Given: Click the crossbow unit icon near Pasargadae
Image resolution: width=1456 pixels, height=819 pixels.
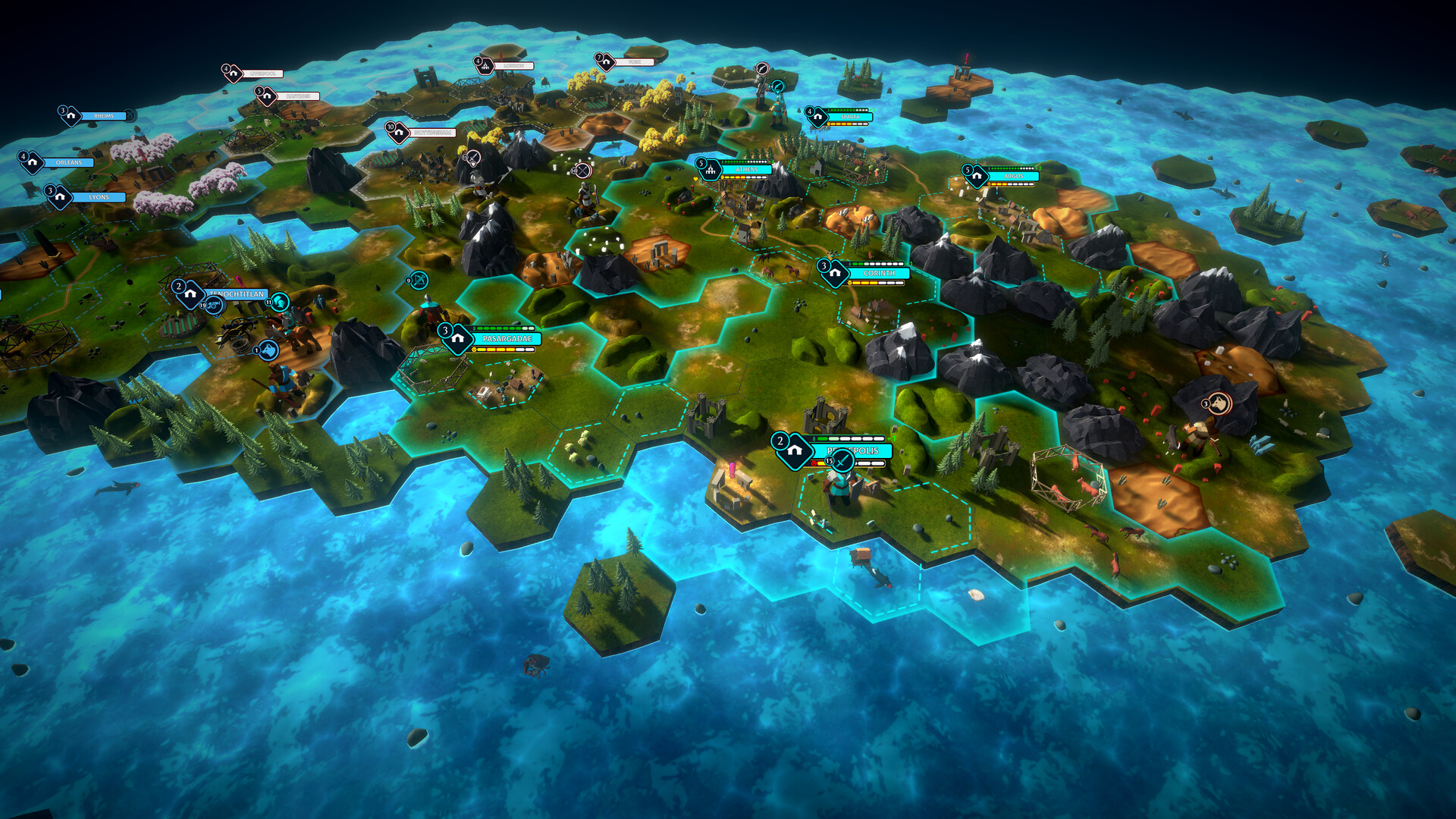Looking at the screenshot, I should (419, 280).
